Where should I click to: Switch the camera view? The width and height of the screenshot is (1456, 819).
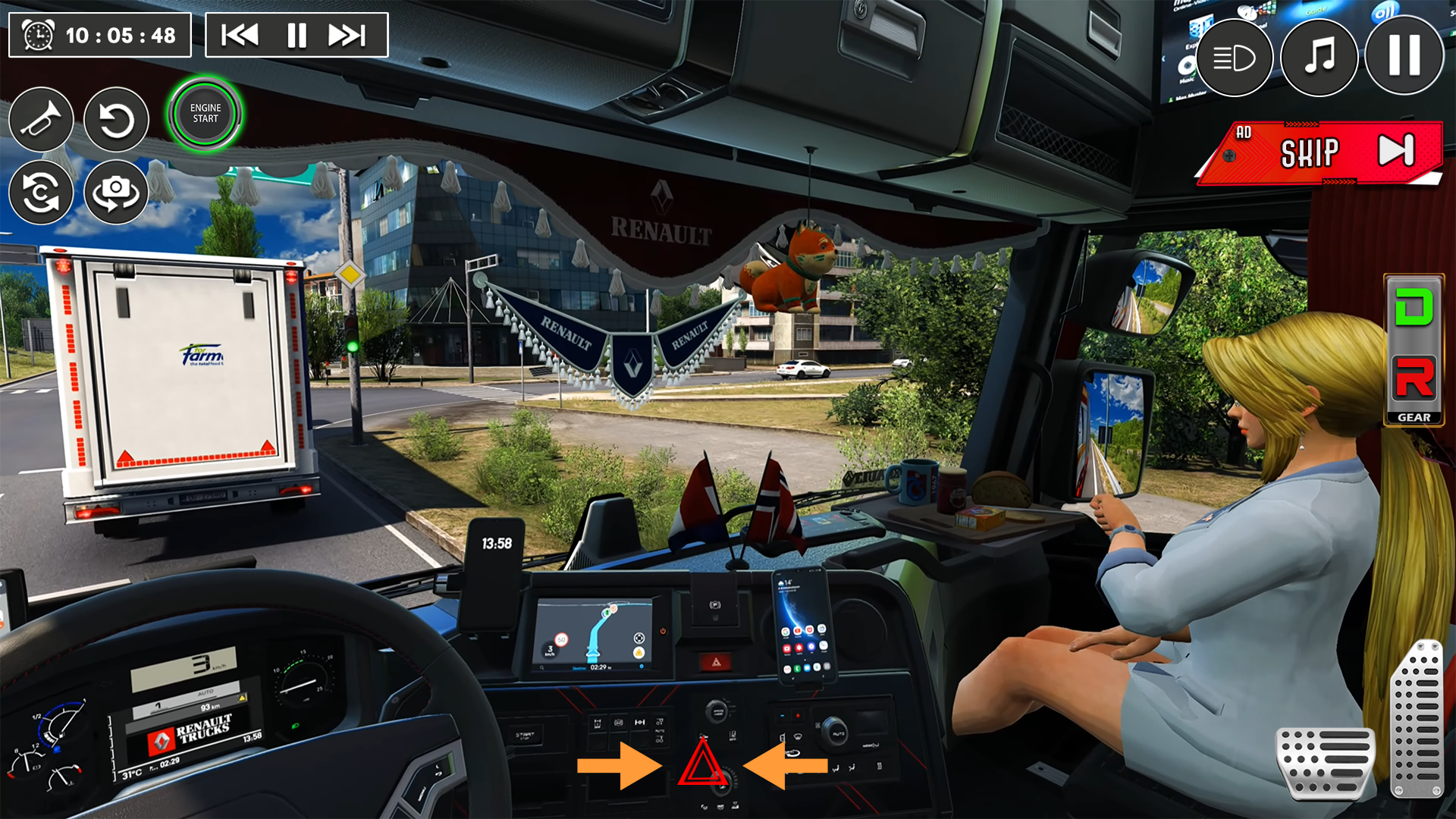pos(42,192)
